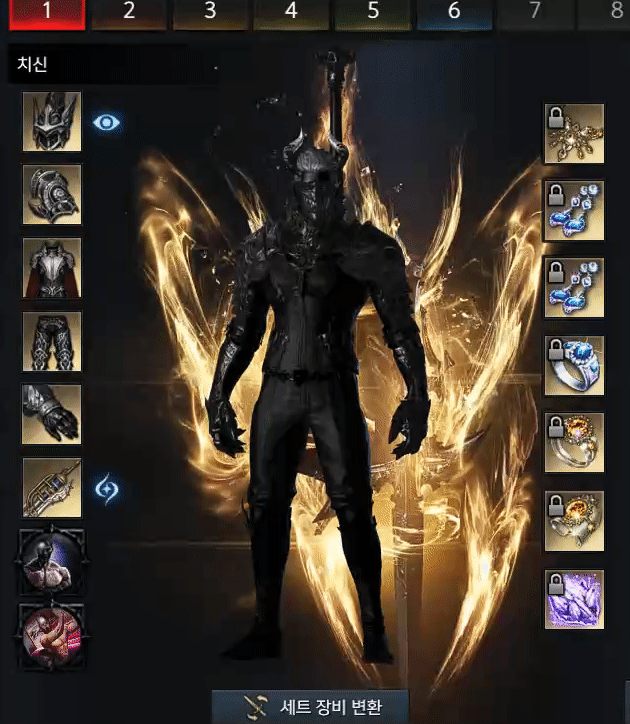630x724 pixels.
Task: Click the blue swap icon beside the weapon
Action: point(107,489)
